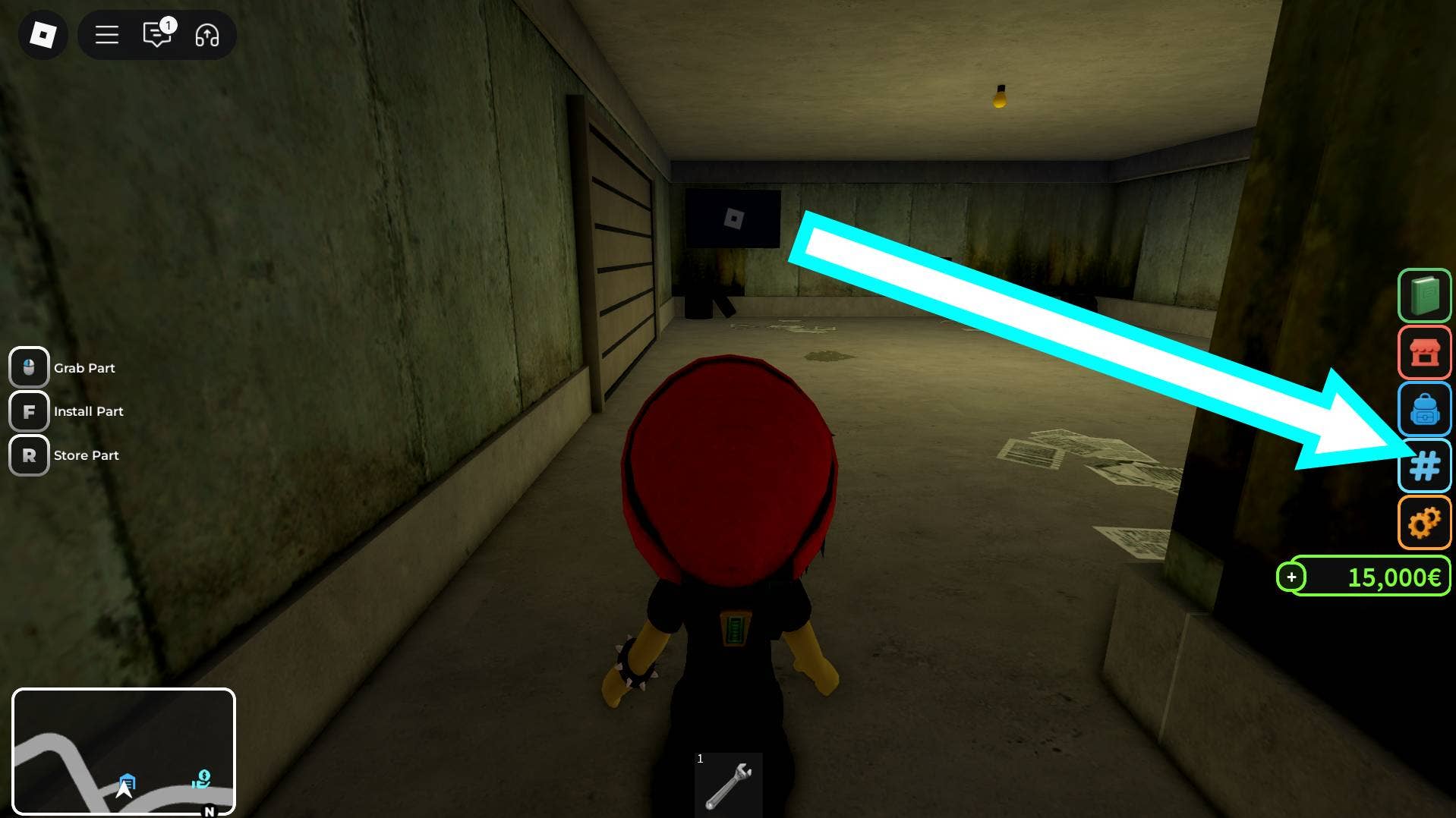This screenshot has width=1456, height=818.
Task: Click the minimap in the corner
Action: pos(124,751)
